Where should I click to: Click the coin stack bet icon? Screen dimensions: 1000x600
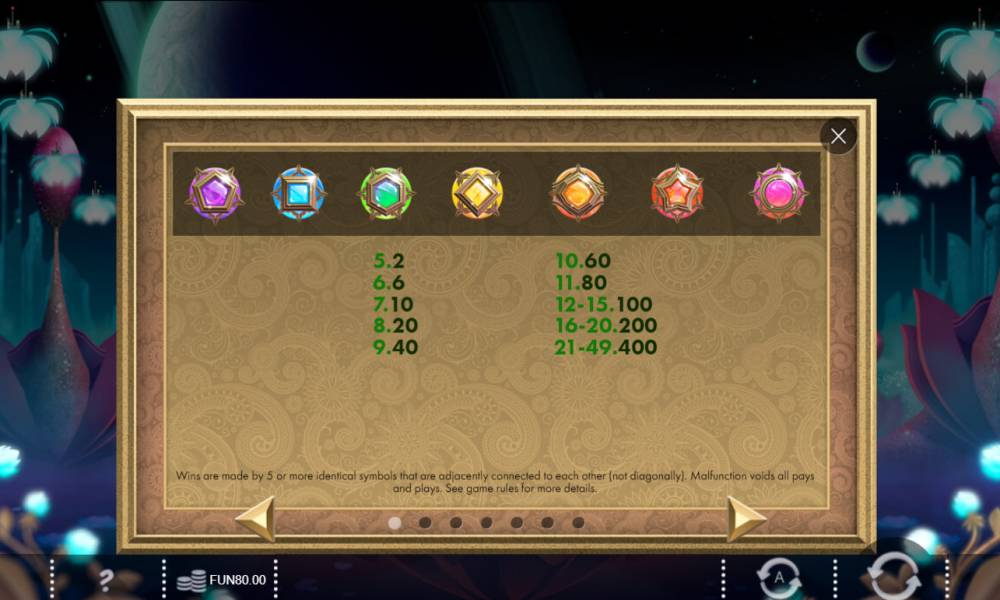191,580
